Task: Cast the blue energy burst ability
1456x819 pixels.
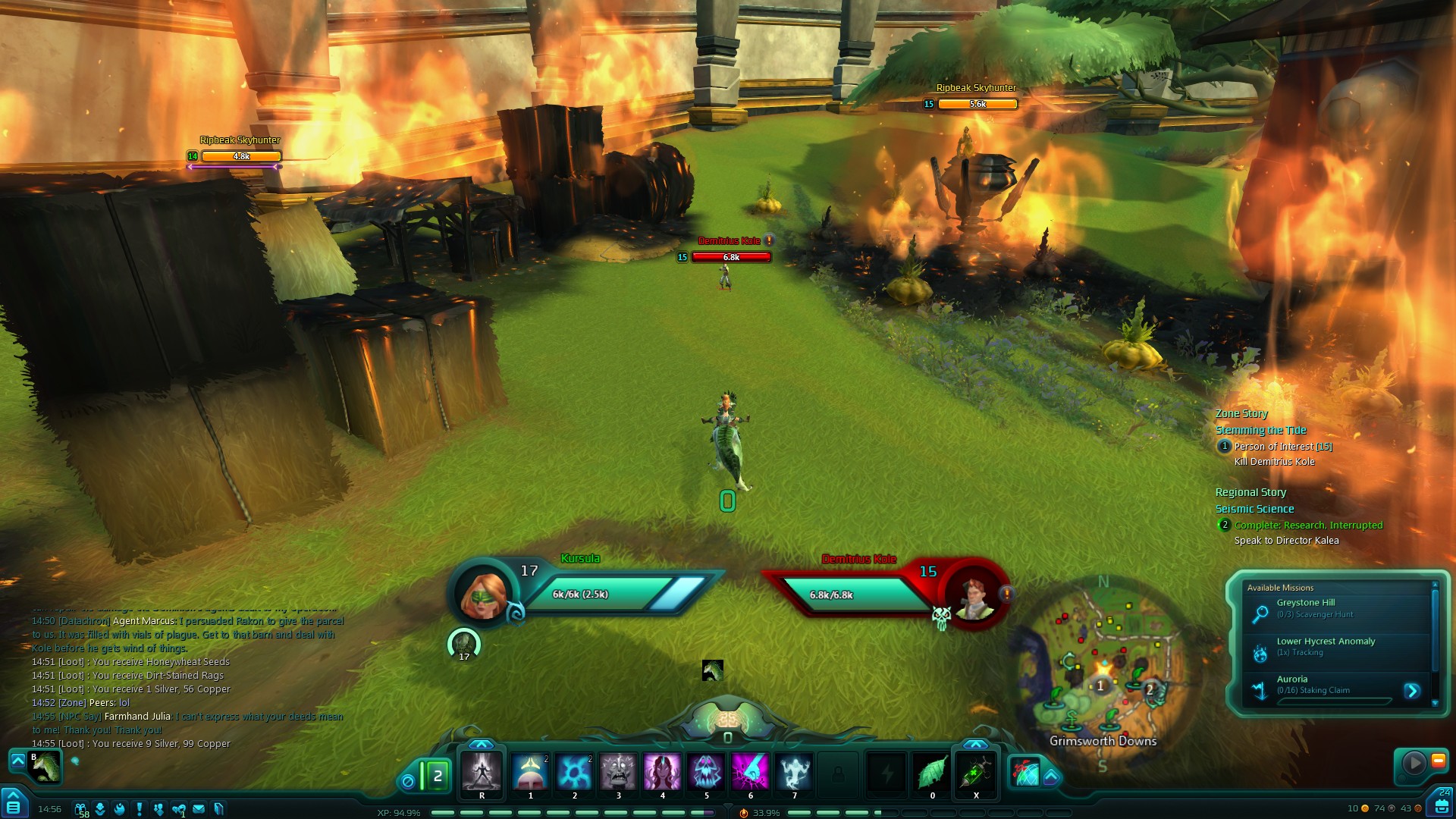Action: click(x=574, y=772)
